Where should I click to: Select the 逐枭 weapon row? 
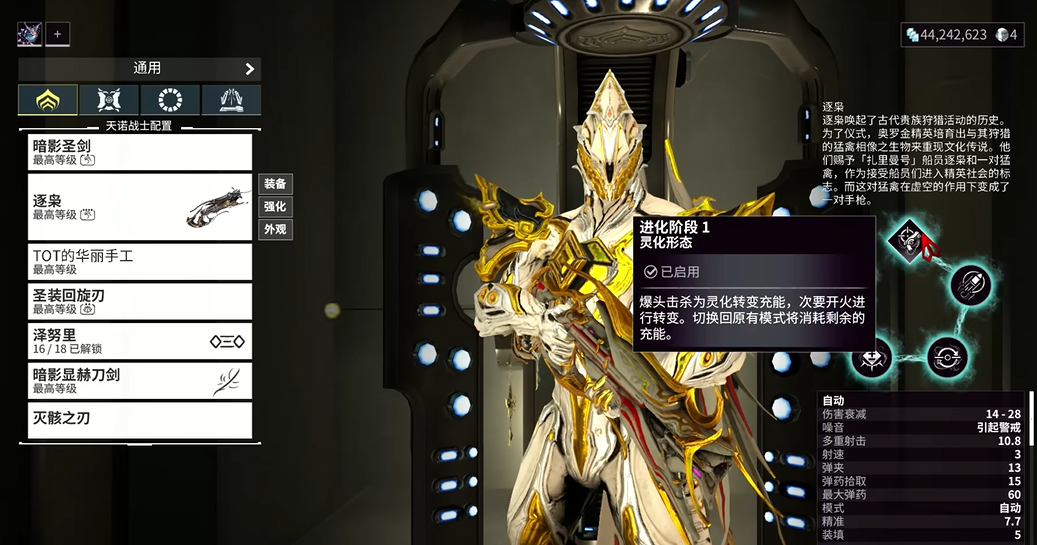click(139, 207)
